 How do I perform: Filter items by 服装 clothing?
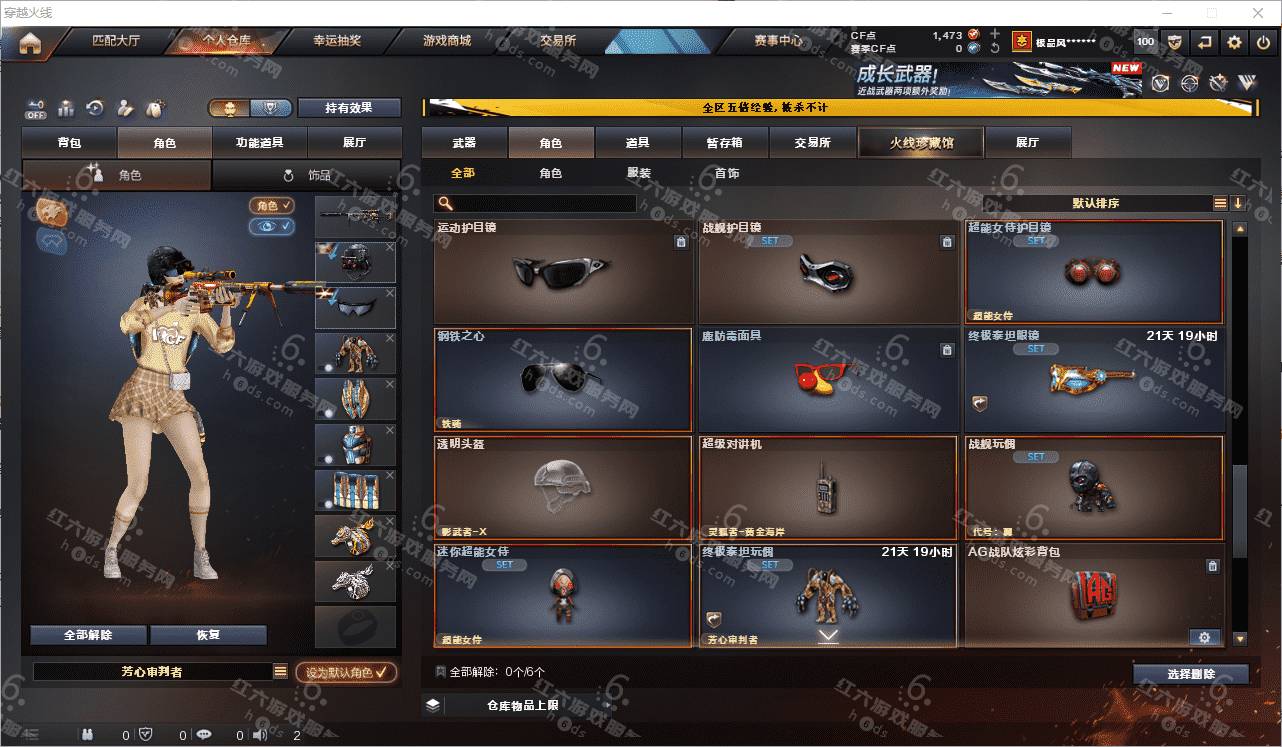(x=639, y=174)
